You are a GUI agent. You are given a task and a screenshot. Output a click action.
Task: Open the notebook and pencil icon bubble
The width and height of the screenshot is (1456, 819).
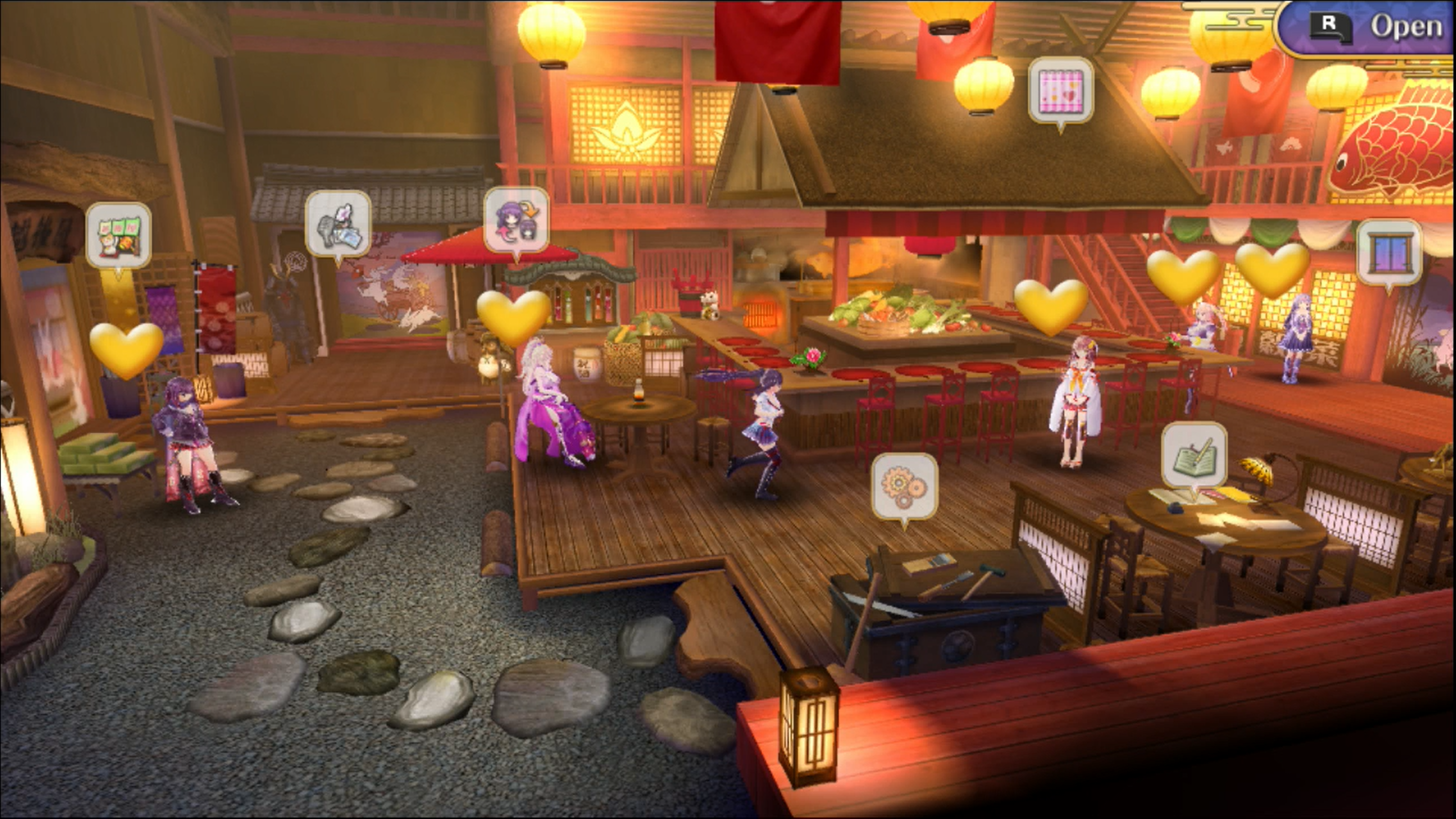pyautogui.click(x=1194, y=455)
